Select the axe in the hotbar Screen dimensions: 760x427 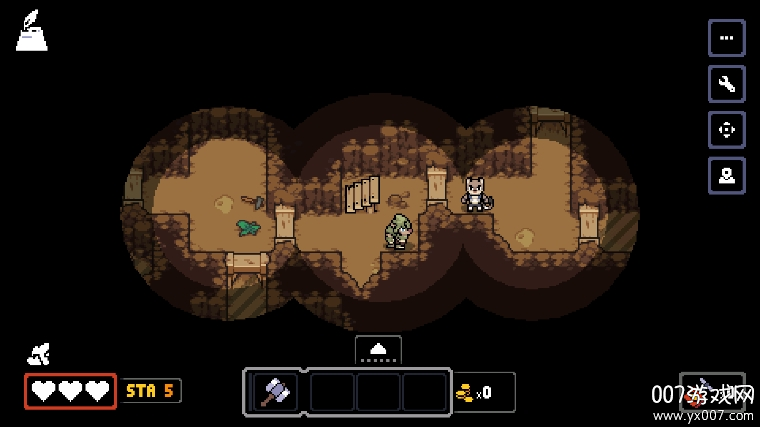[x=275, y=391]
